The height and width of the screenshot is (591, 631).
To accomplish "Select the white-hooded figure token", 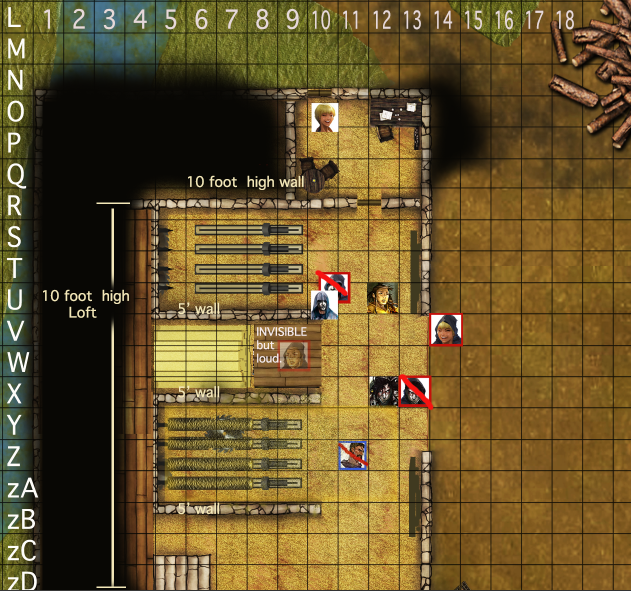I will (325, 304).
